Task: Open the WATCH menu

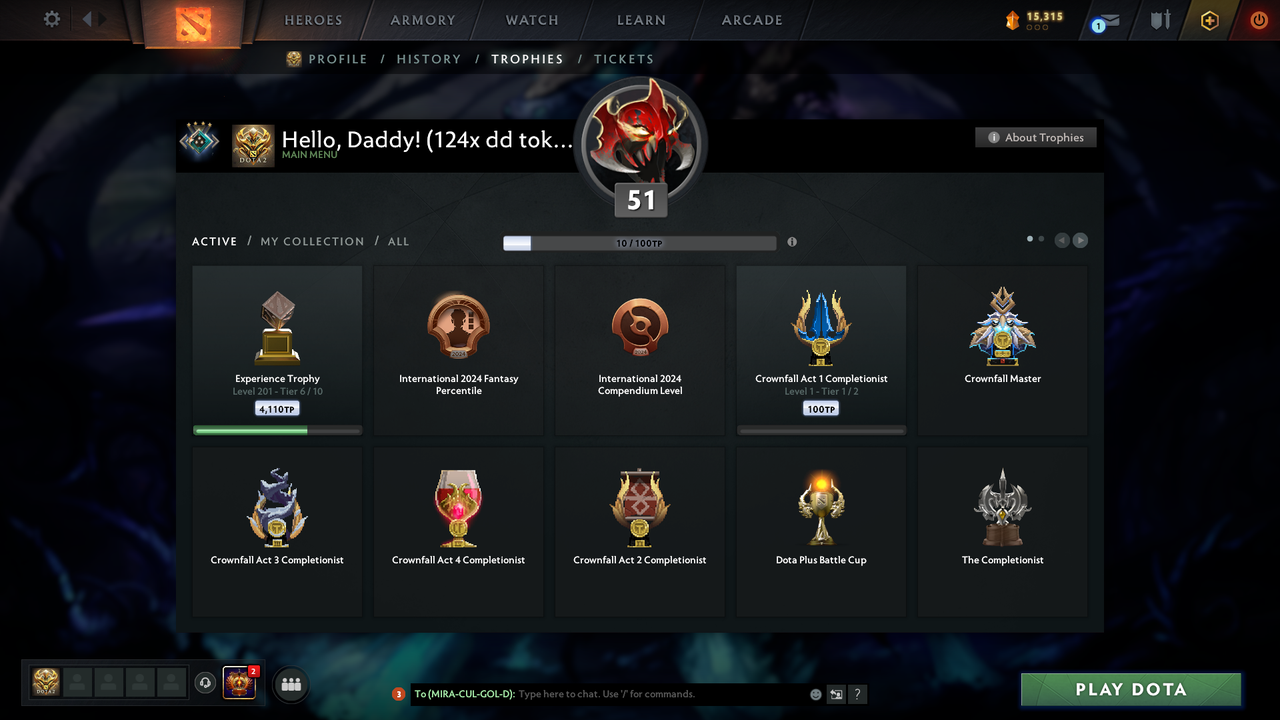Action: (531, 20)
